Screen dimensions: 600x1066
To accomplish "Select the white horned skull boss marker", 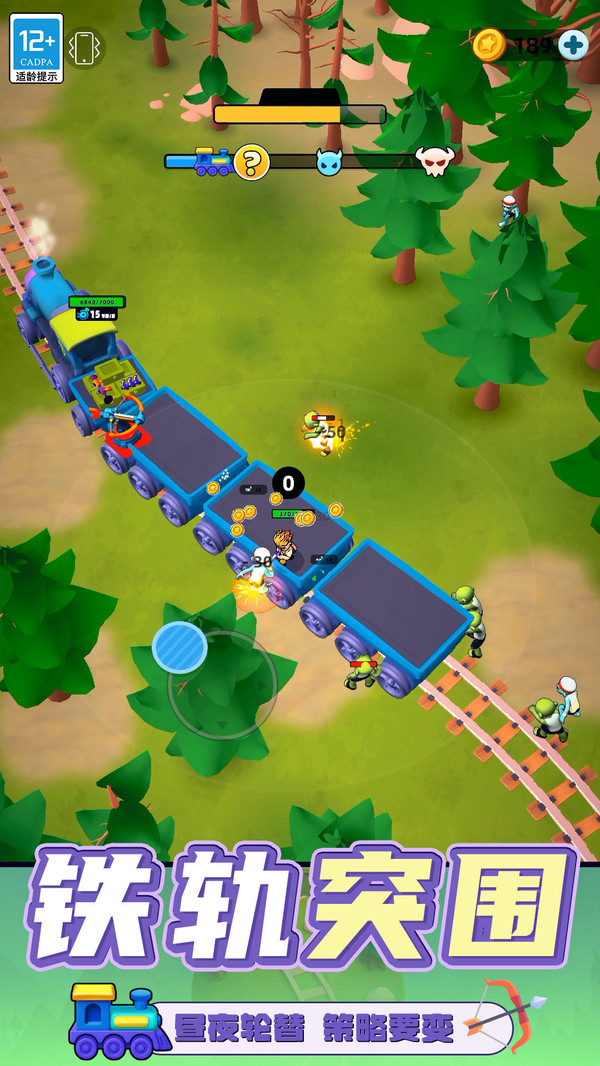I will tap(435, 160).
